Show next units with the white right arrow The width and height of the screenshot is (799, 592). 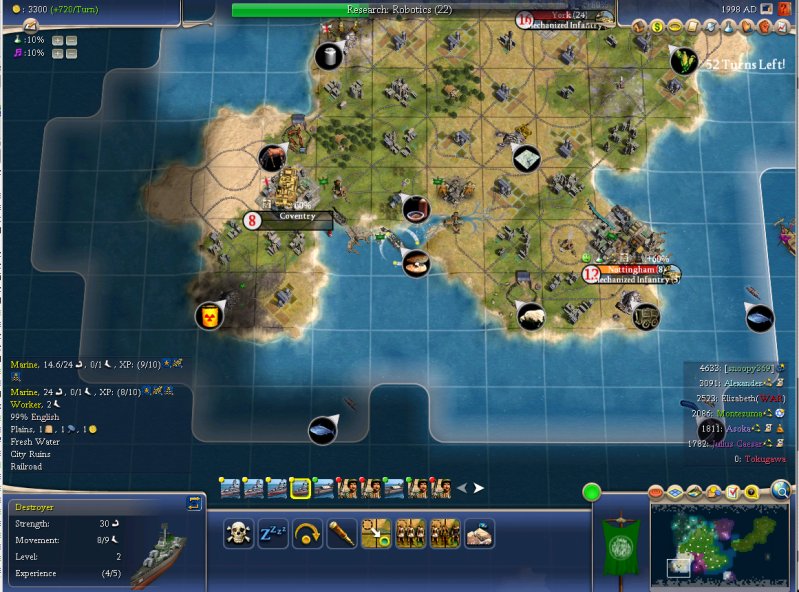[478, 488]
